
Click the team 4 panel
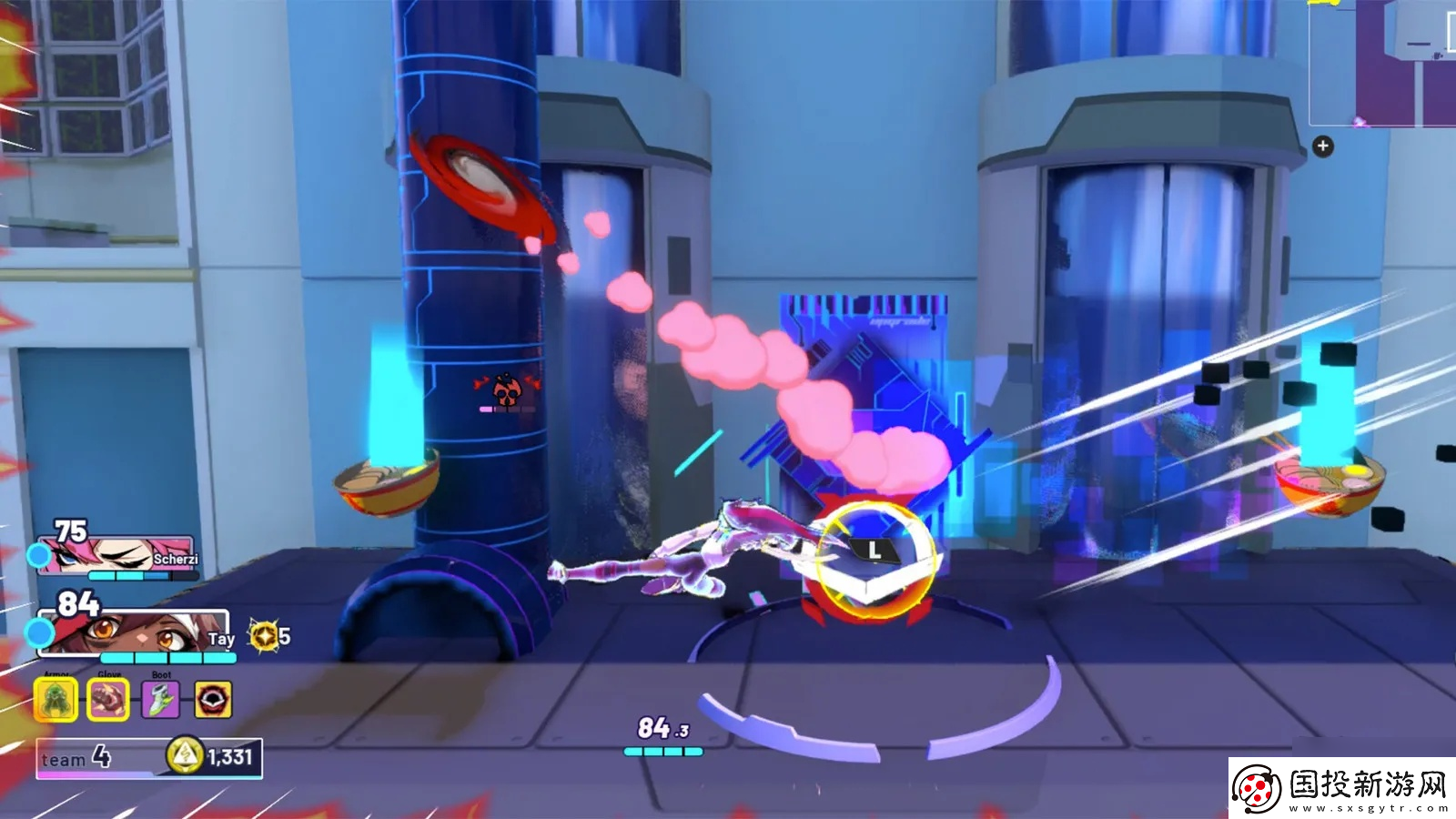tap(91, 757)
